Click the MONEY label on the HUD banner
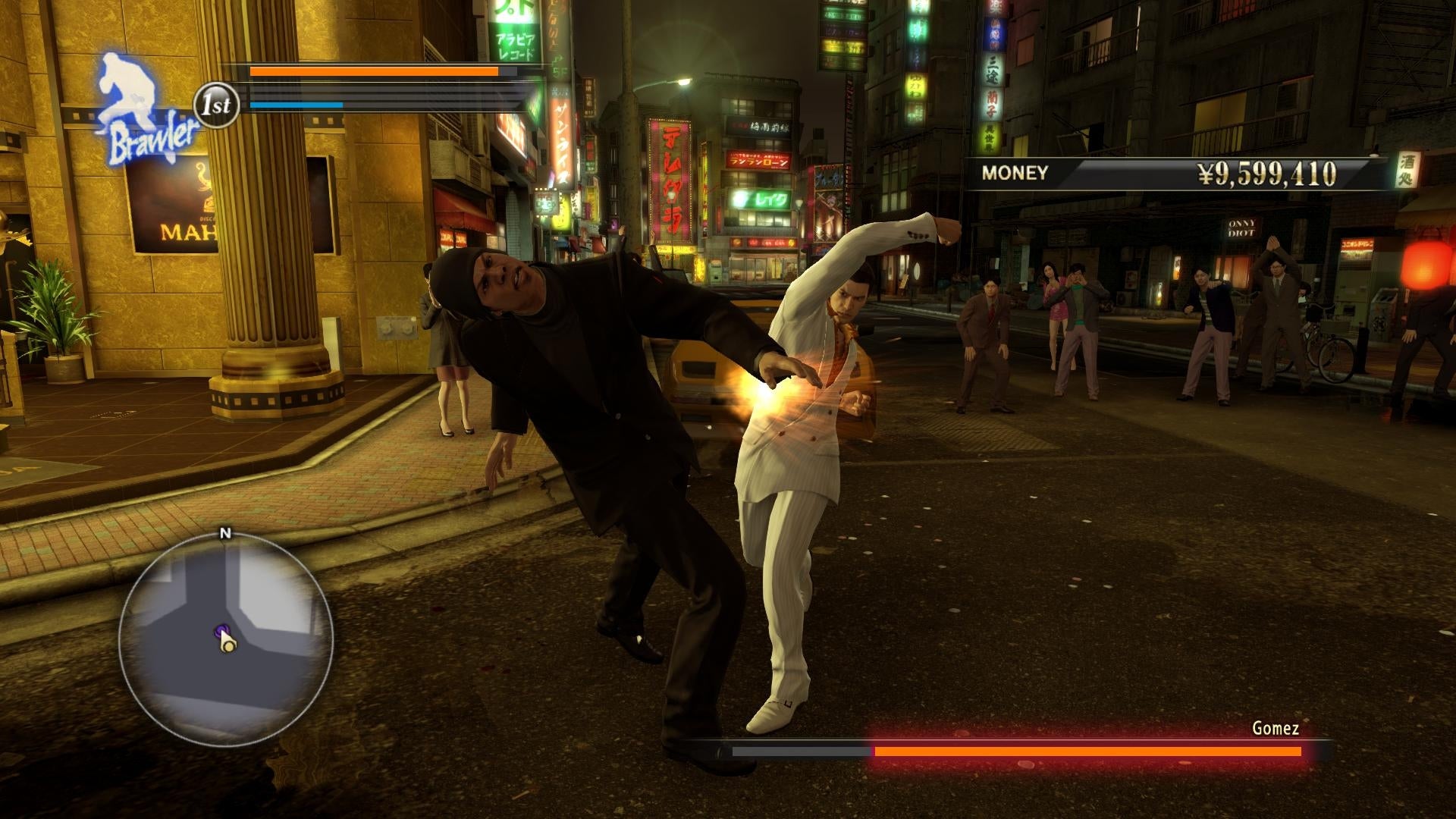The image size is (1456, 819). pos(1016,172)
